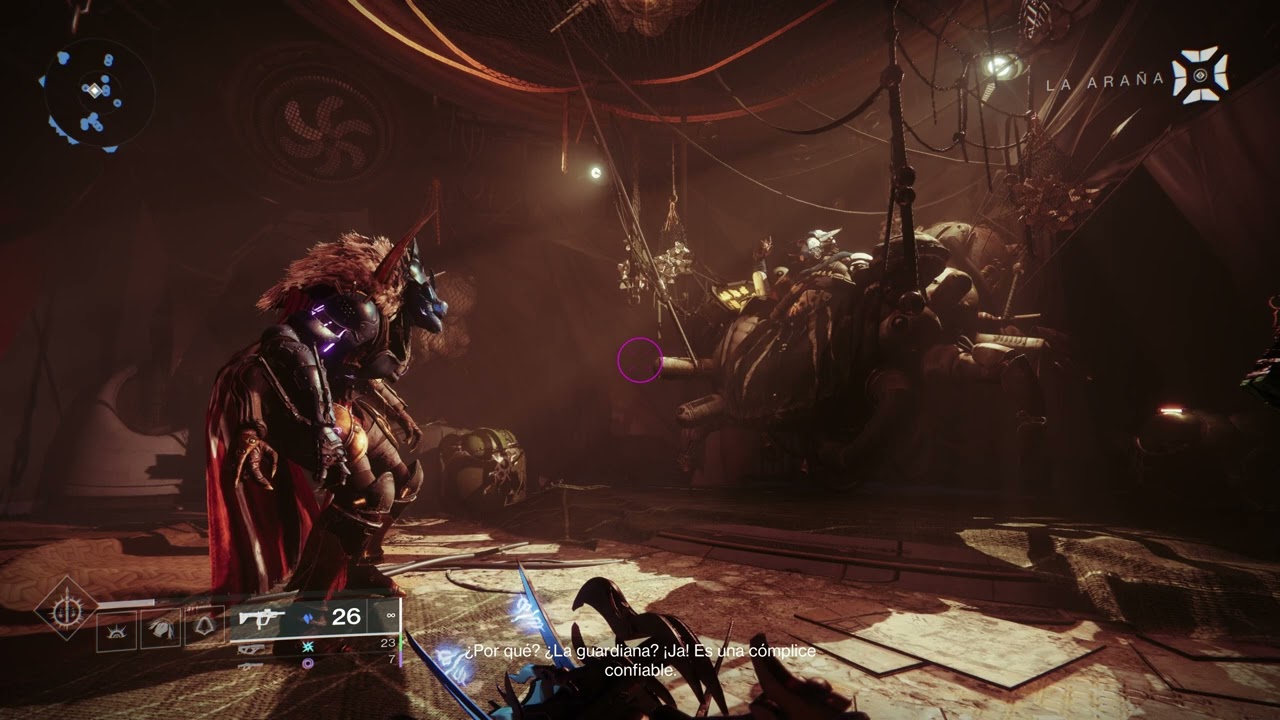
Task: Trigger the melee hand ability icon
Action: (x=160, y=629)
